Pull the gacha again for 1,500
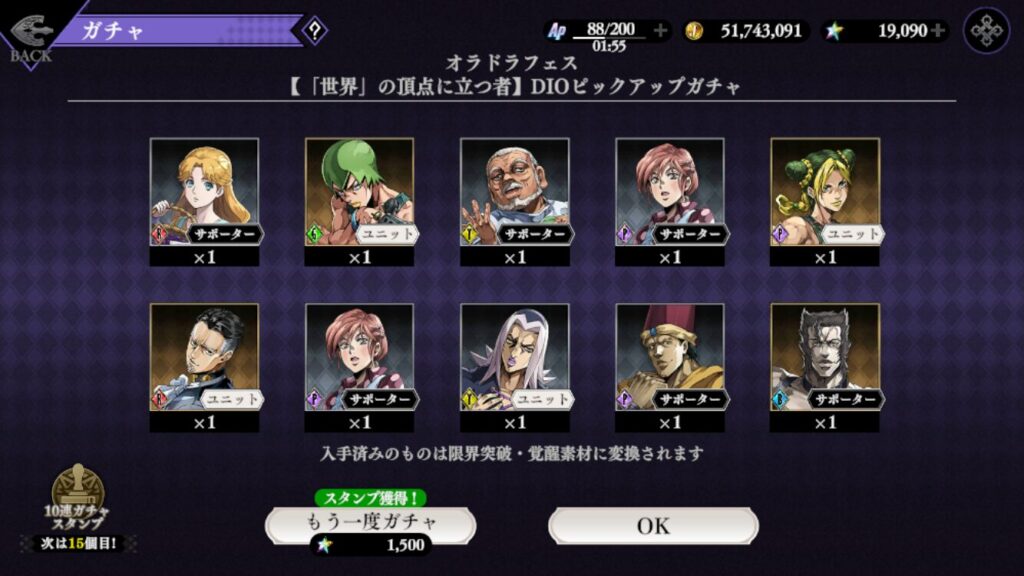 pyautogui.click(x=370, y=524)
